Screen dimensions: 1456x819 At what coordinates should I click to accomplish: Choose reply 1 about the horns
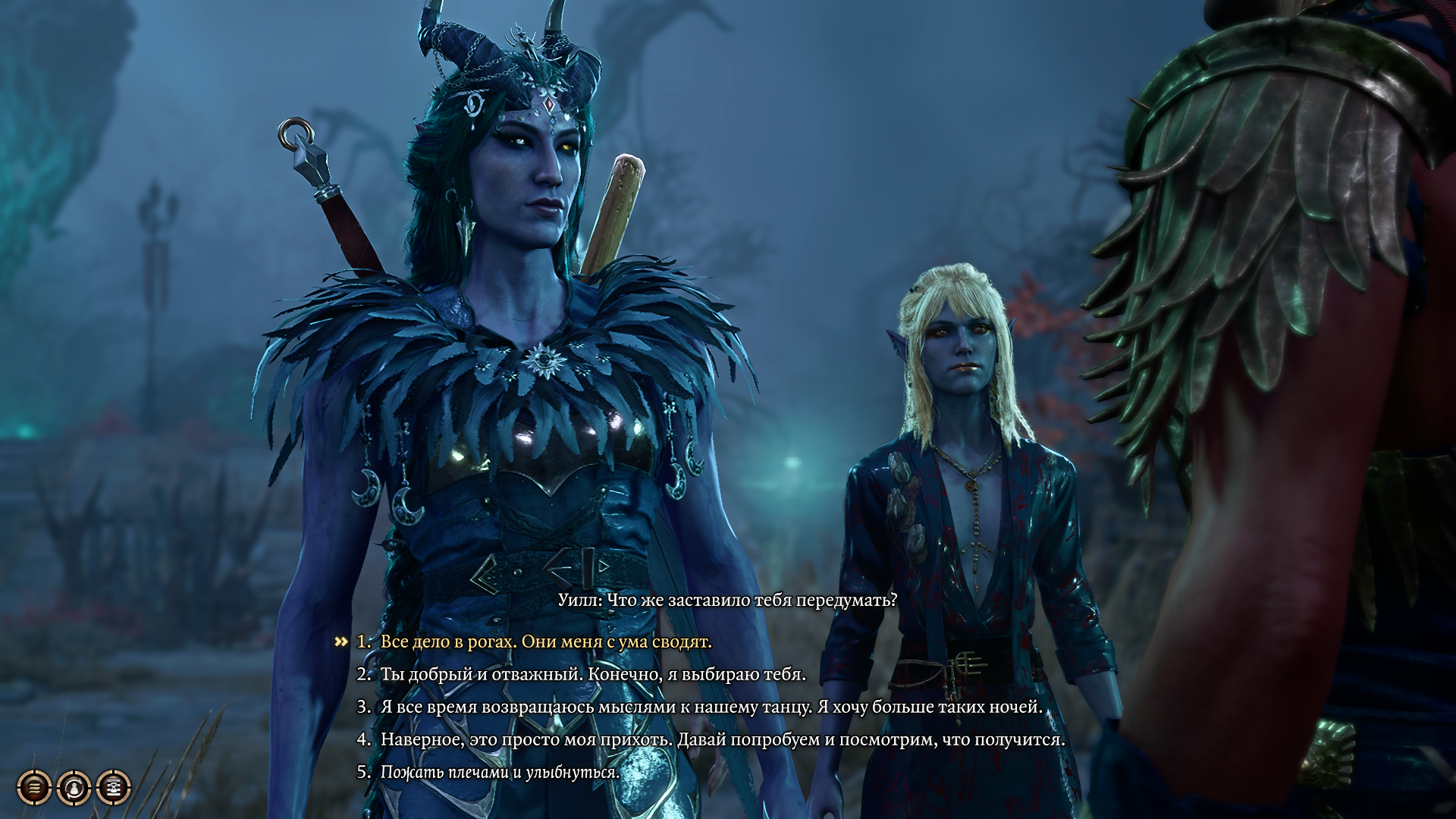(x=545, y=642)
